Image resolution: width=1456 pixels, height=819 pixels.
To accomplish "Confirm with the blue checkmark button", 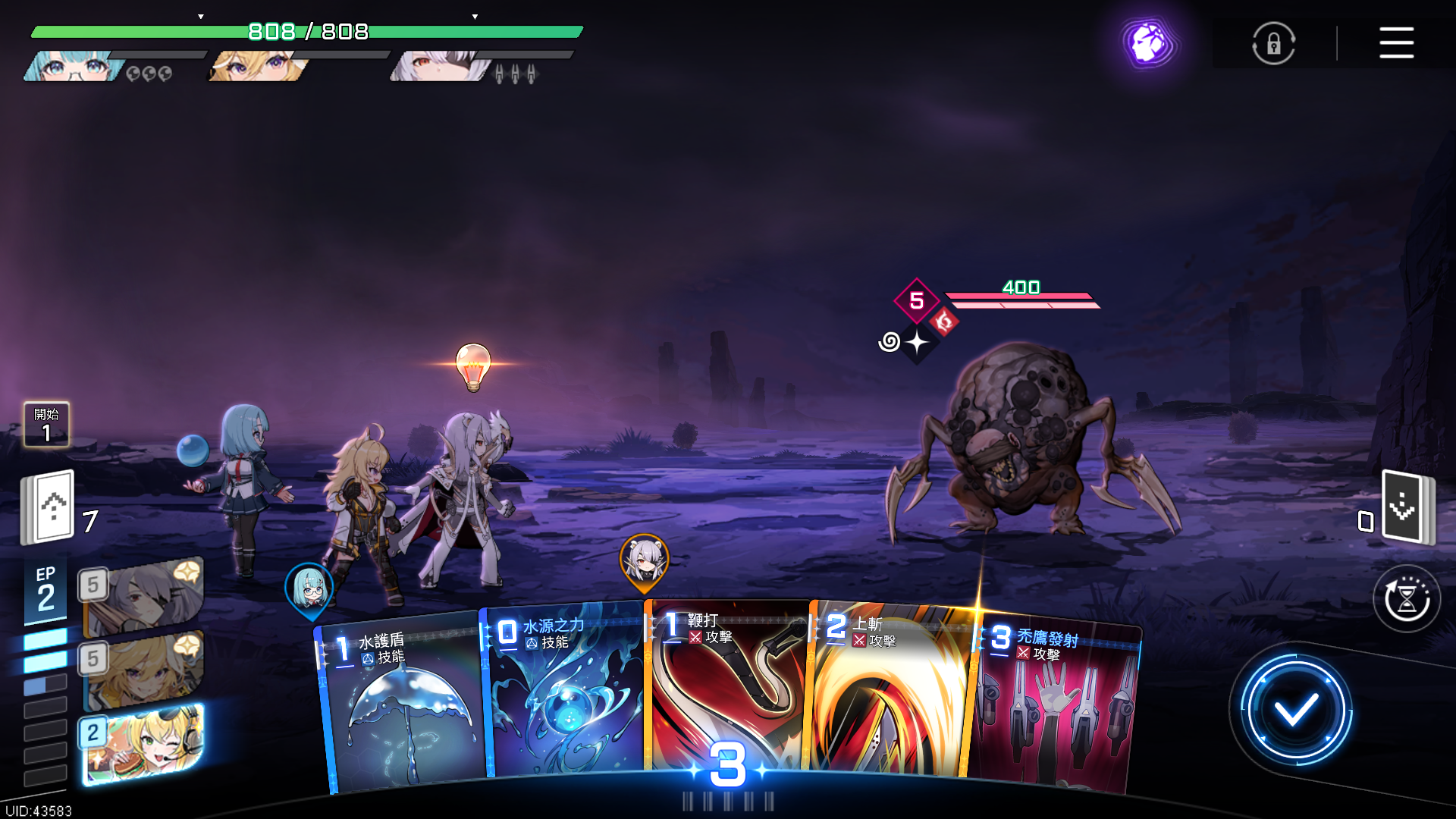I will coord(1295,711).
